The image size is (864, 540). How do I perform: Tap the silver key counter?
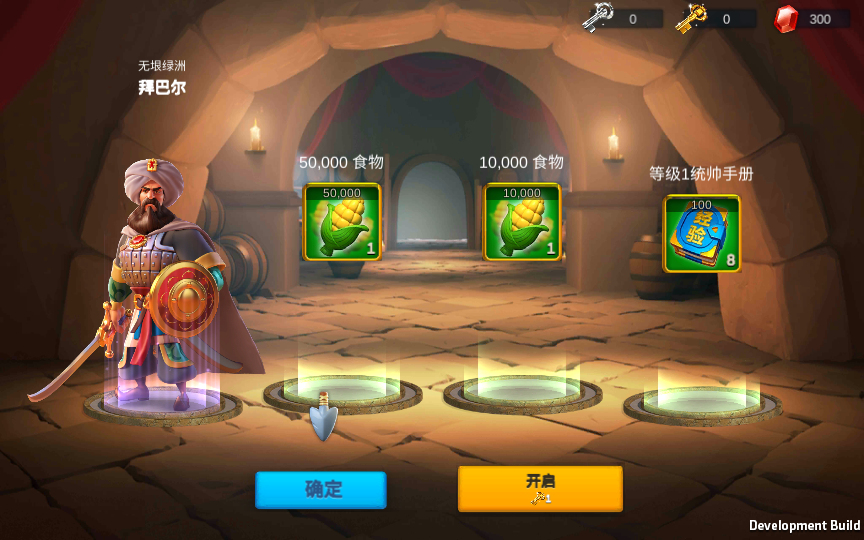tap(623, 18)
